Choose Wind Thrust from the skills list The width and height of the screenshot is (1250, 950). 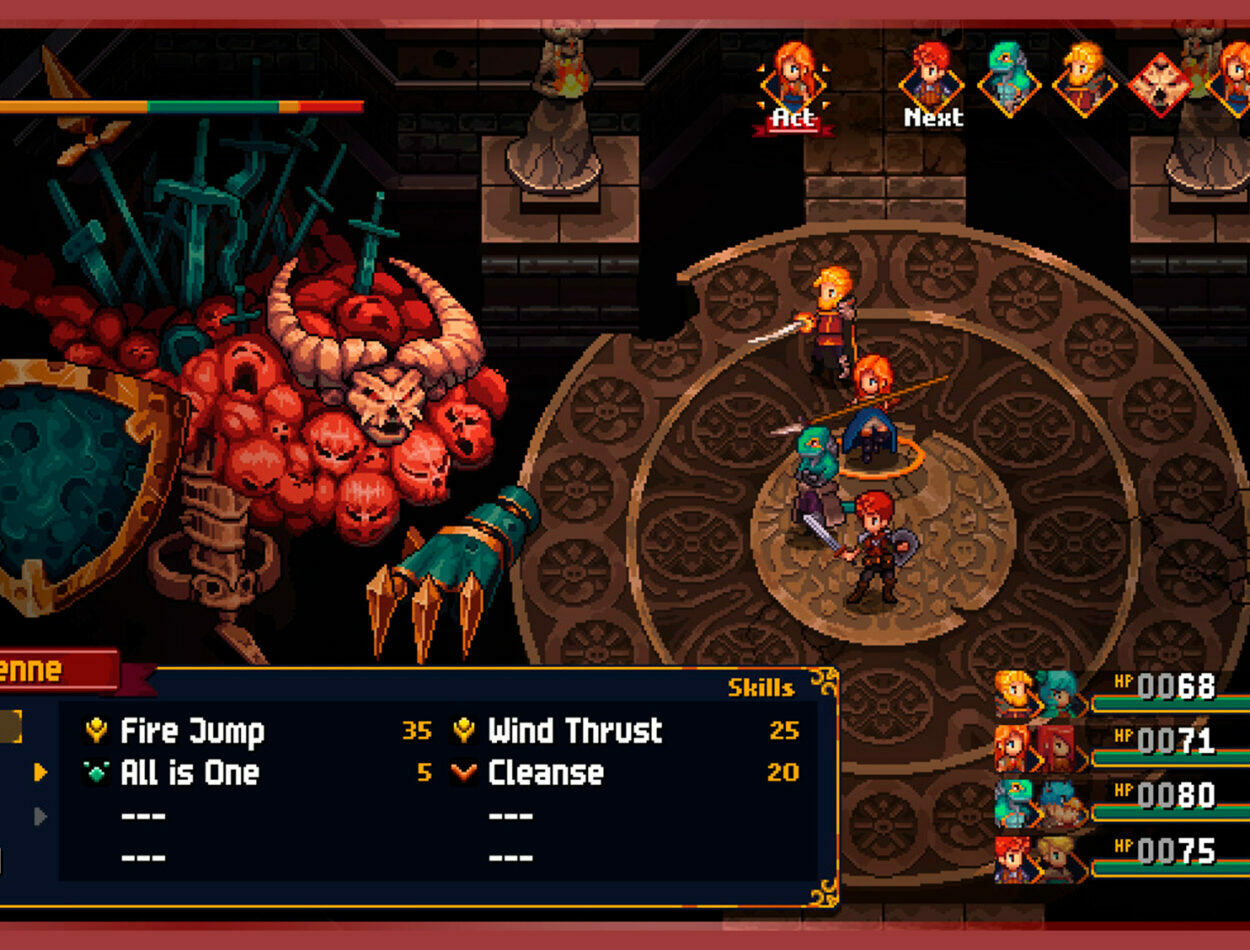(574, 731)
